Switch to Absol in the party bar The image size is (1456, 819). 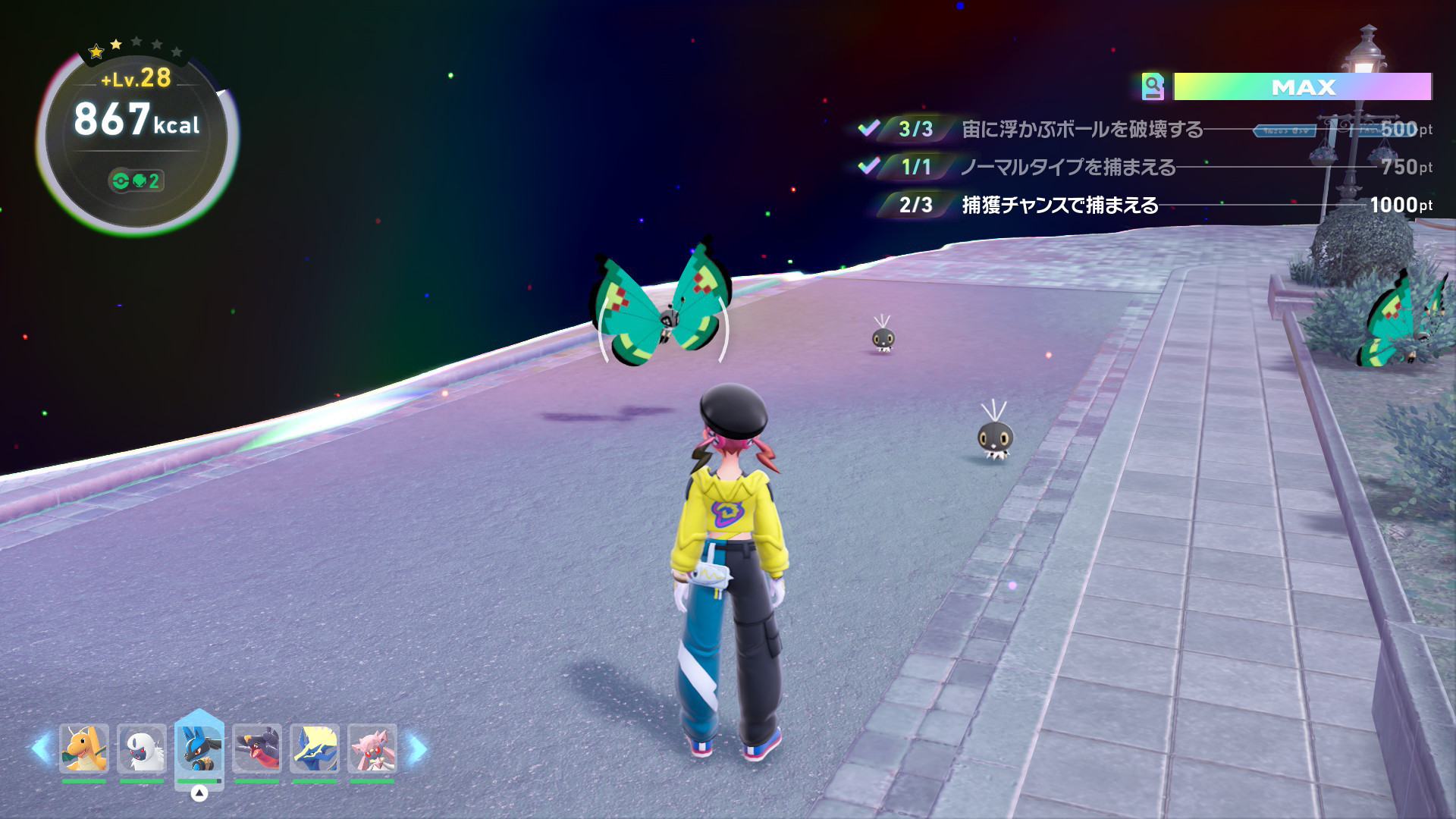point(142,748)
